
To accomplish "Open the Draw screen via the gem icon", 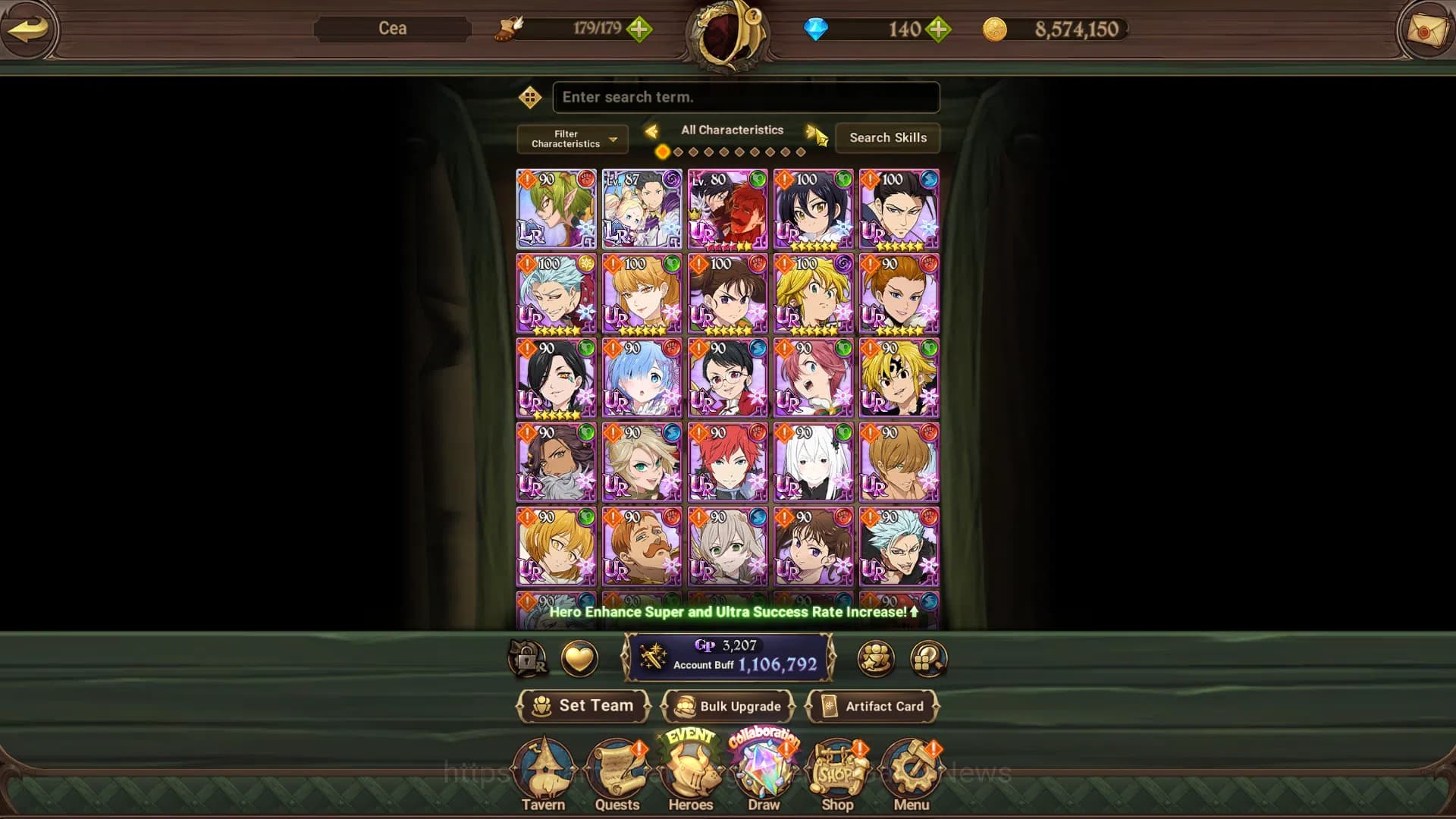I will [763, 767].
